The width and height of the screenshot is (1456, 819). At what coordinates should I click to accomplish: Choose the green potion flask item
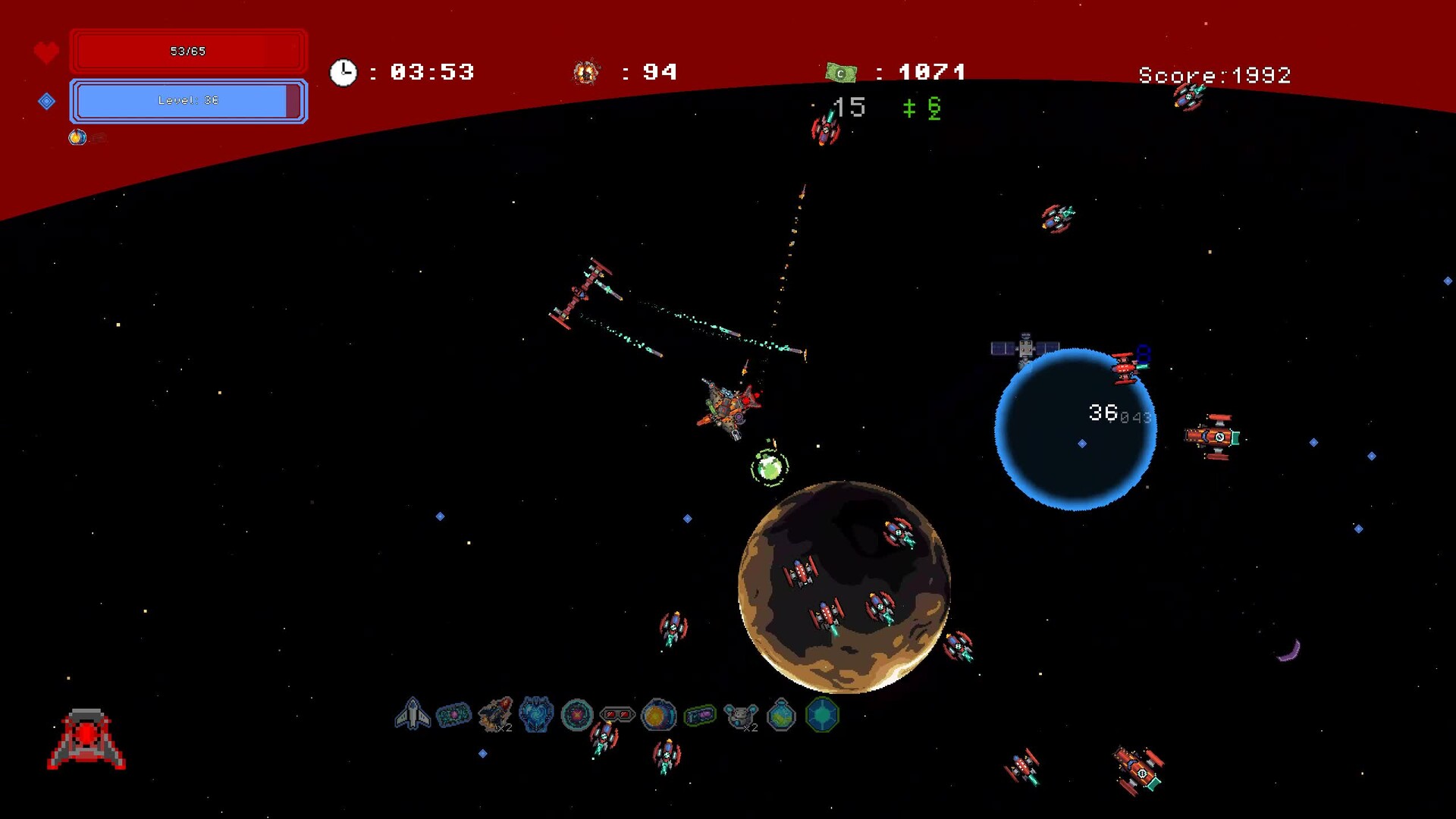point(781,714)
